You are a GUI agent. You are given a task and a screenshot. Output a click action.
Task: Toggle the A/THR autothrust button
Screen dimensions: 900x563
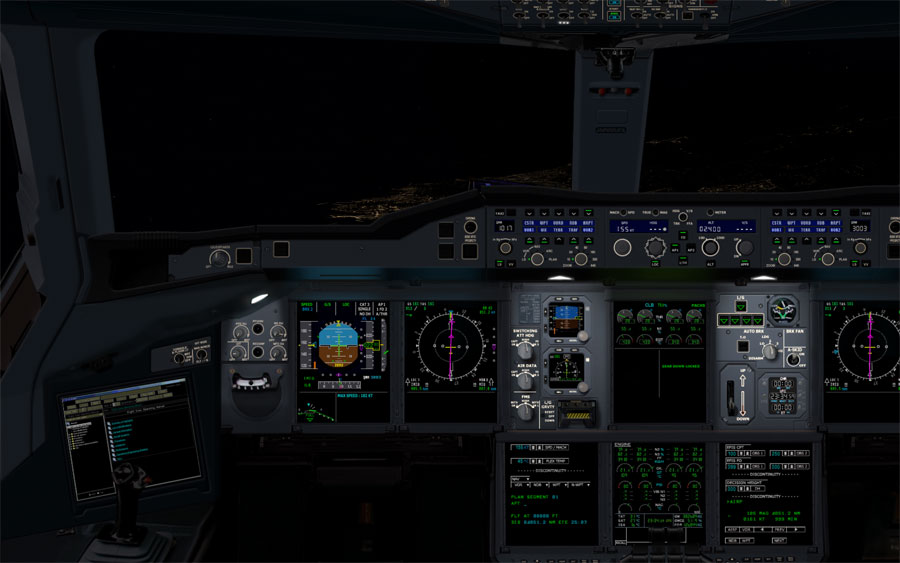click(x=683, y=262)
